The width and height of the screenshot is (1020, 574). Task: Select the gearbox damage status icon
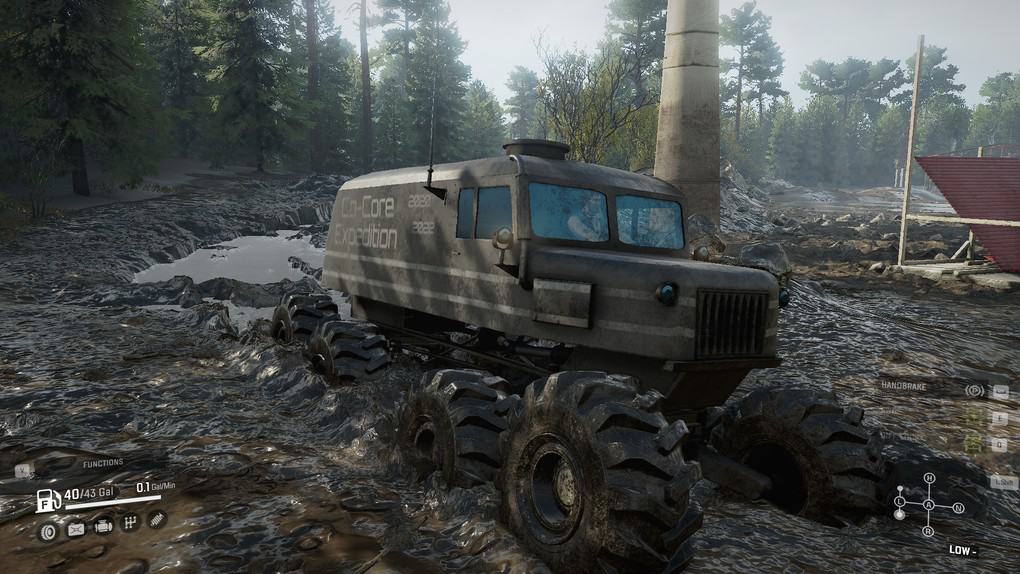click(129, 523)
